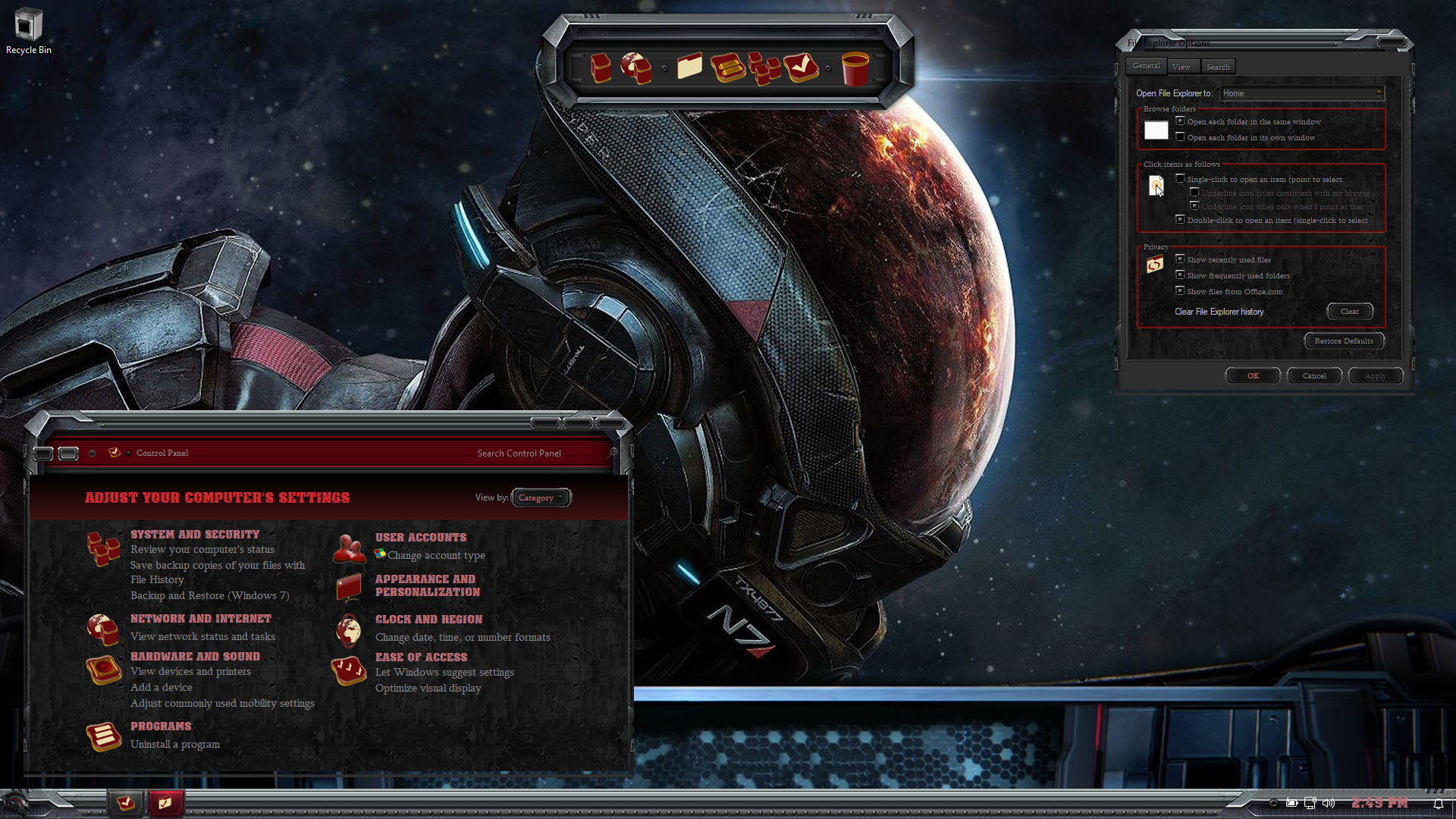This screenshot has height=819, width=1456.
Task: Click 'Uninstall a program' link
Action: [x=175, y=744]
